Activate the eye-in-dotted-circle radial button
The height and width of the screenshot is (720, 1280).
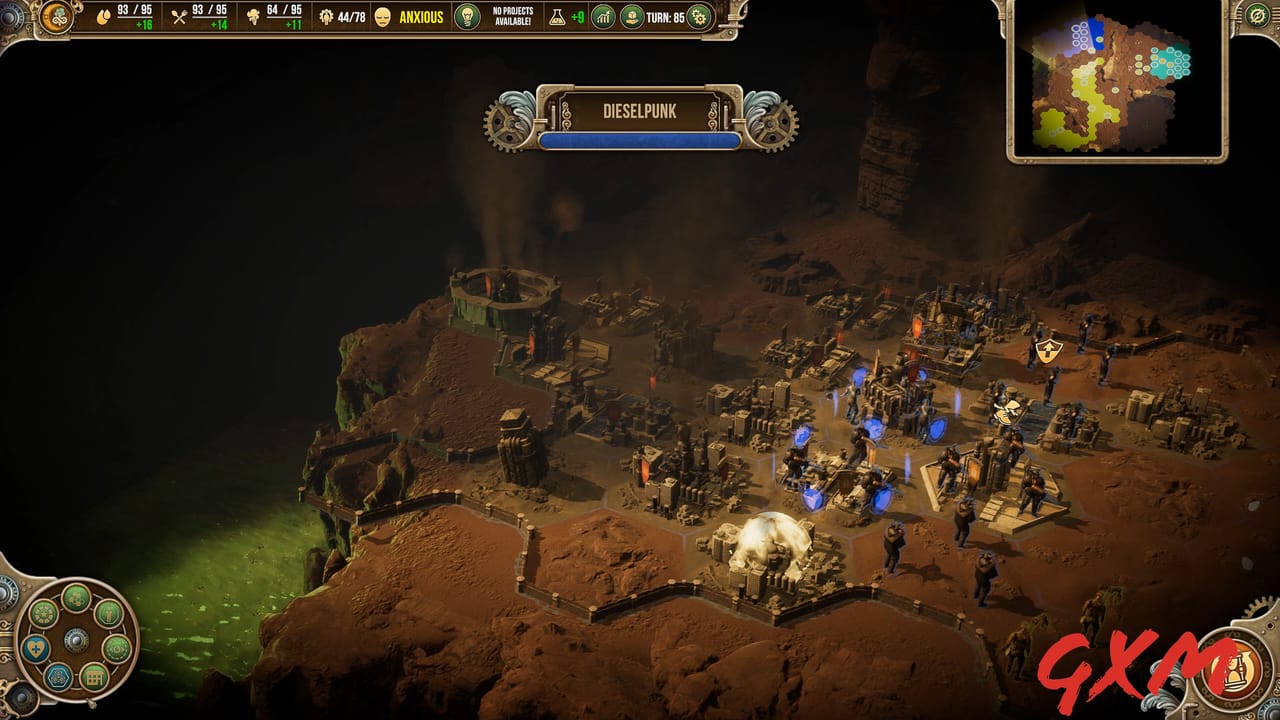pyautogui.click(x=117, y=648)
